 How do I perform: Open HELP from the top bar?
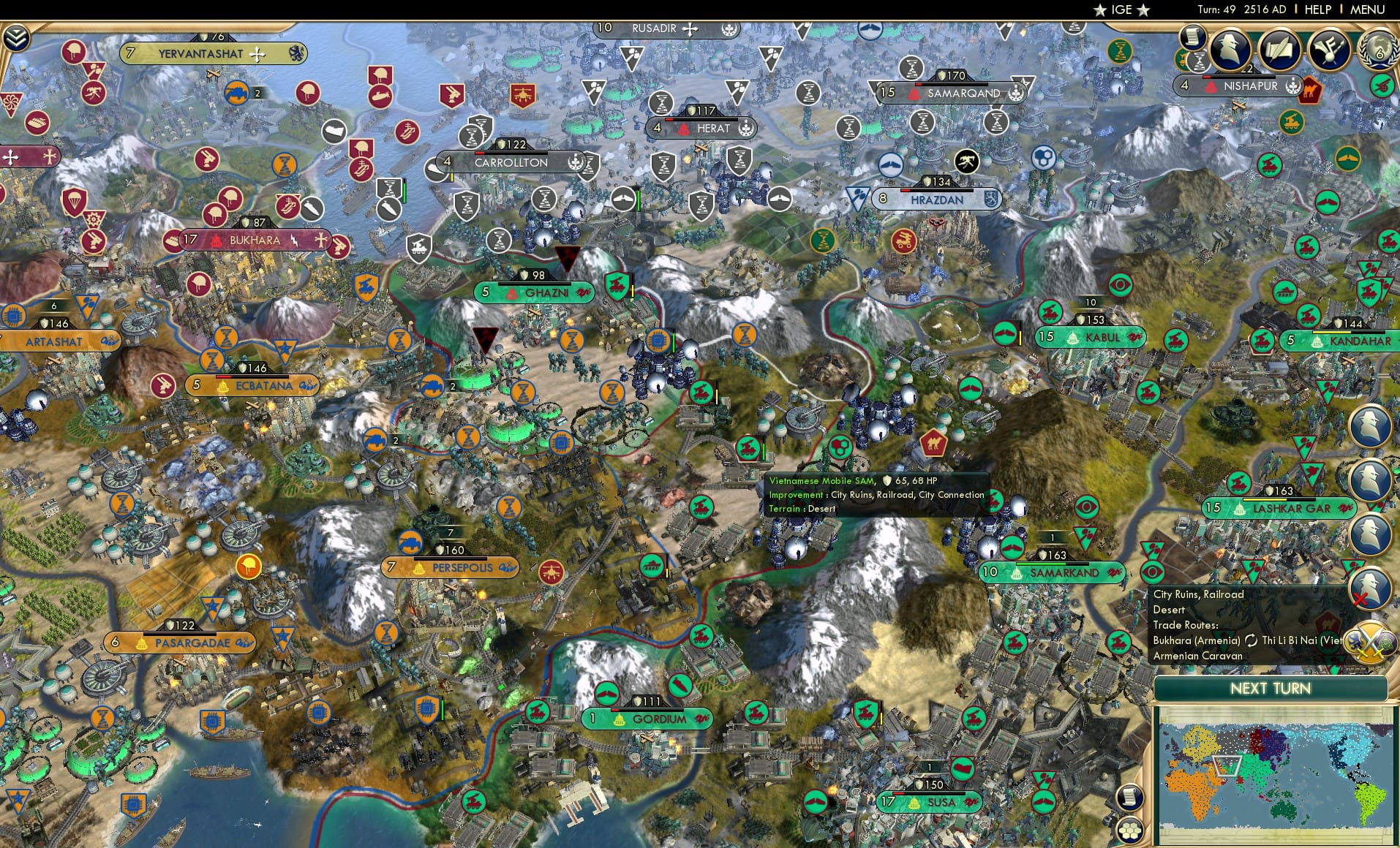(x=1317, y=10)
